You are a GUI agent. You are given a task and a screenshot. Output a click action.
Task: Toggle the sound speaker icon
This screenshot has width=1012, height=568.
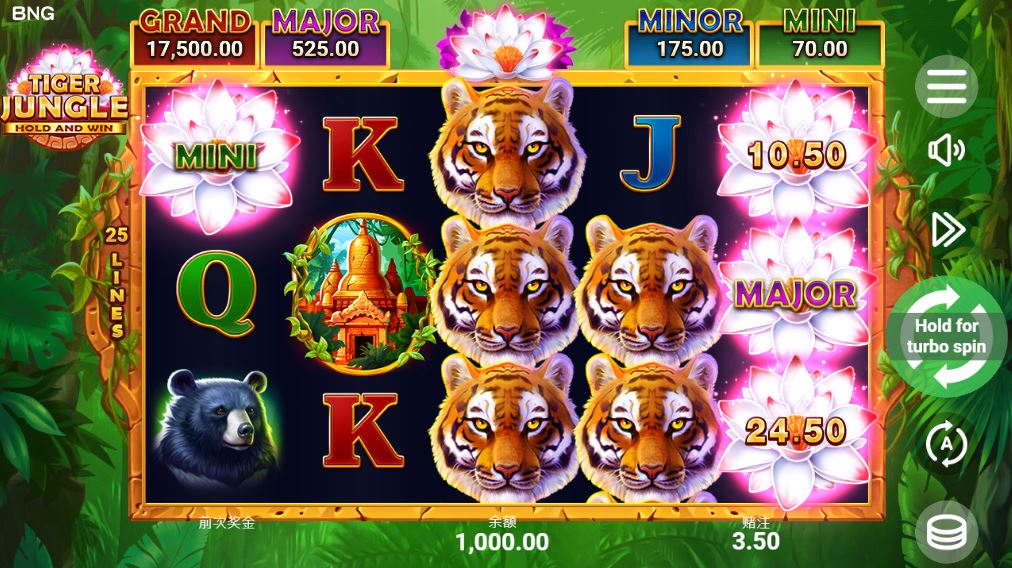946,151
